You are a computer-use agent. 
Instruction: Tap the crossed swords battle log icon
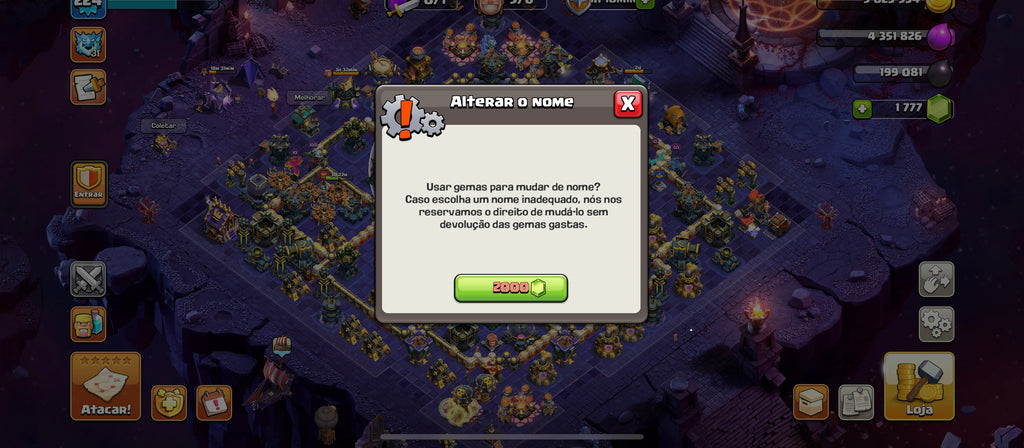[88, 279]
